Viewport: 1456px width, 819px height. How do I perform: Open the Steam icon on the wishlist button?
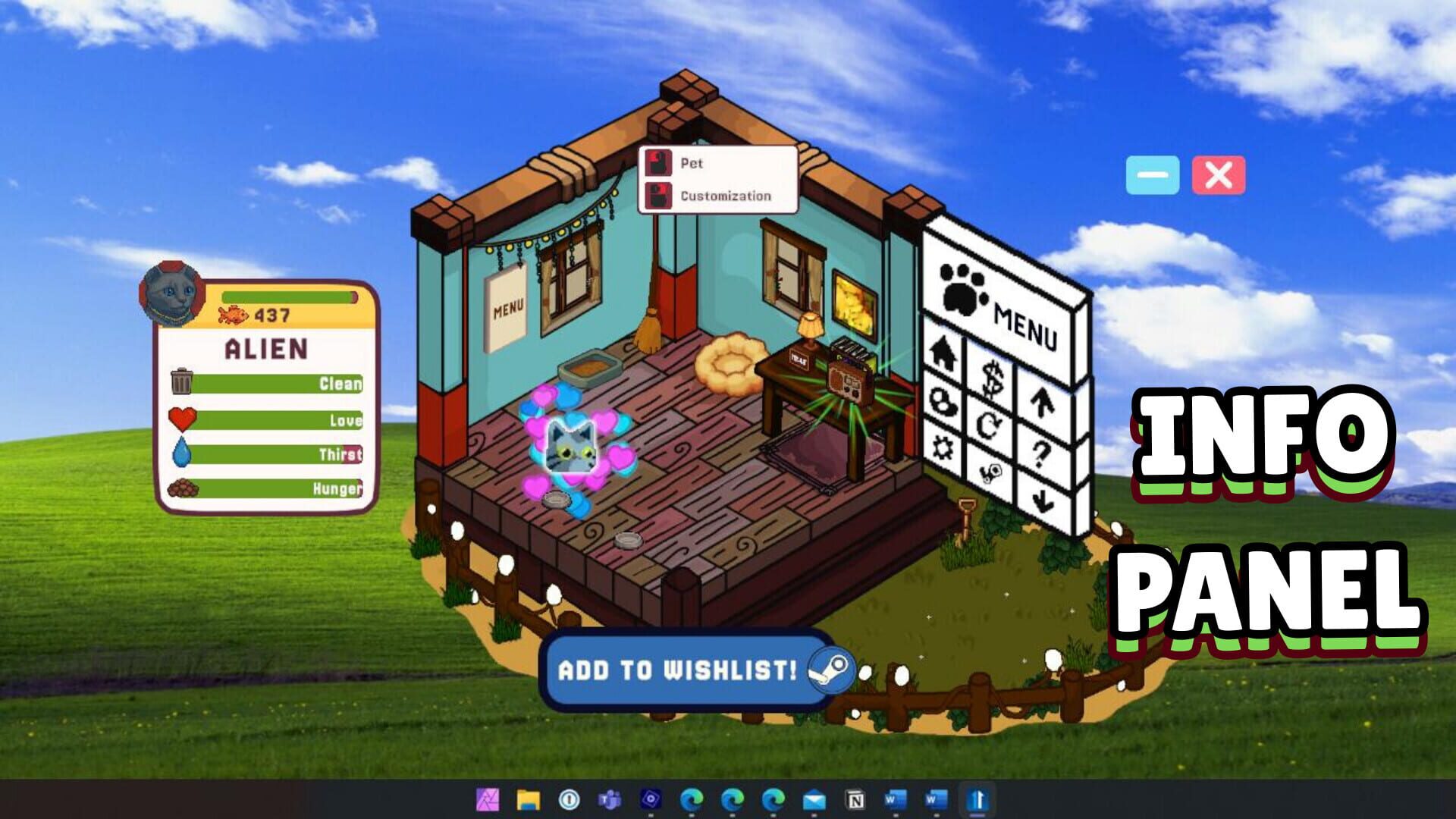coord(831,670)
